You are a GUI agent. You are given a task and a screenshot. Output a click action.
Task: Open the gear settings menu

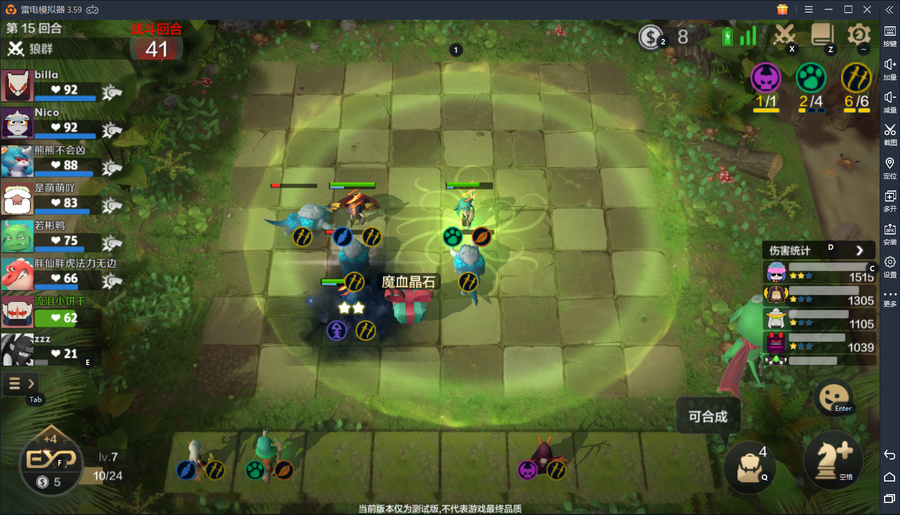click(x=858, y=36)
